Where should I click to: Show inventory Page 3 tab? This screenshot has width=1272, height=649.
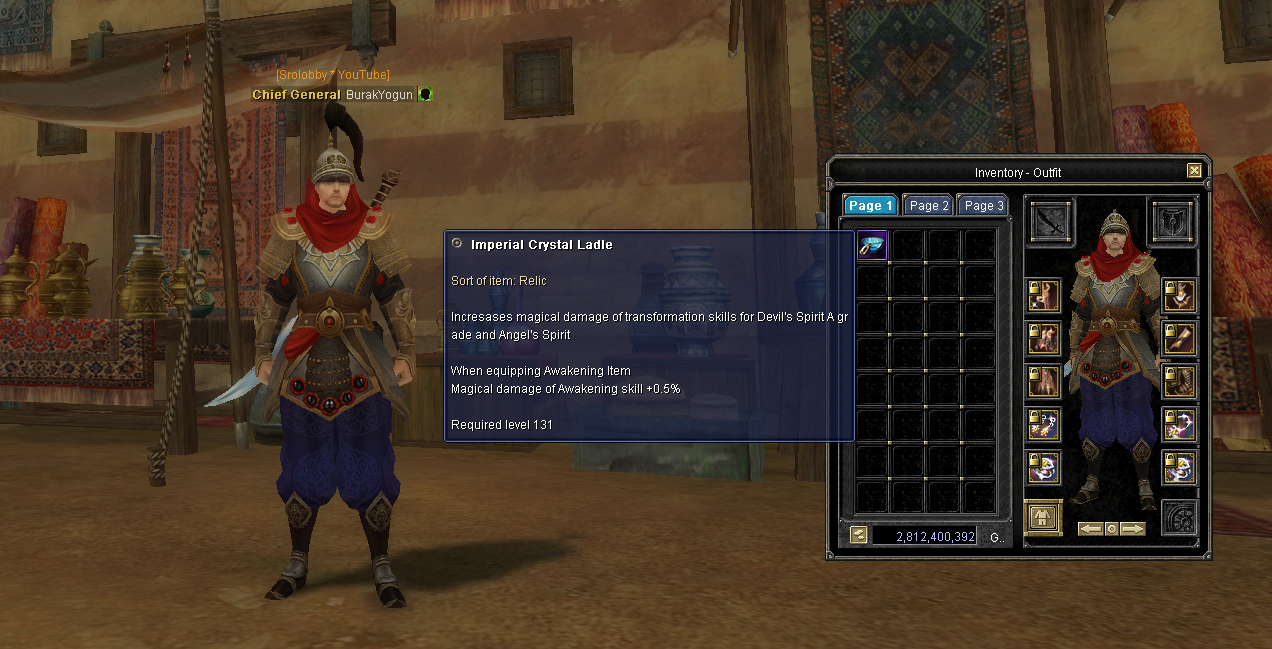coord(984,205)
